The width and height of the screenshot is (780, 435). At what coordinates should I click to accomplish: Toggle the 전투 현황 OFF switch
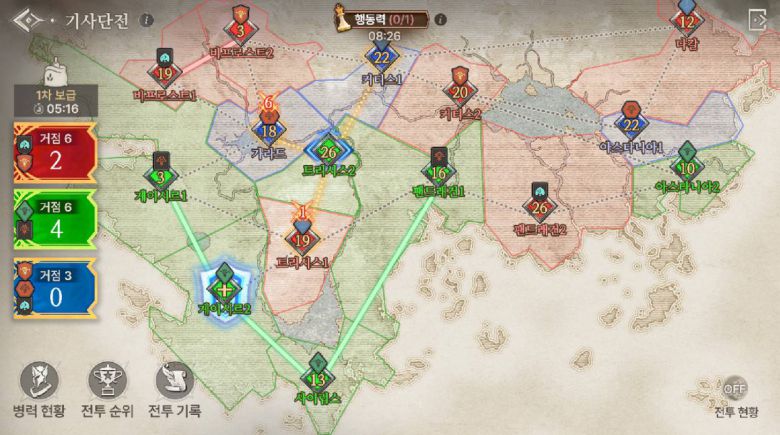[x=735, y=388]
